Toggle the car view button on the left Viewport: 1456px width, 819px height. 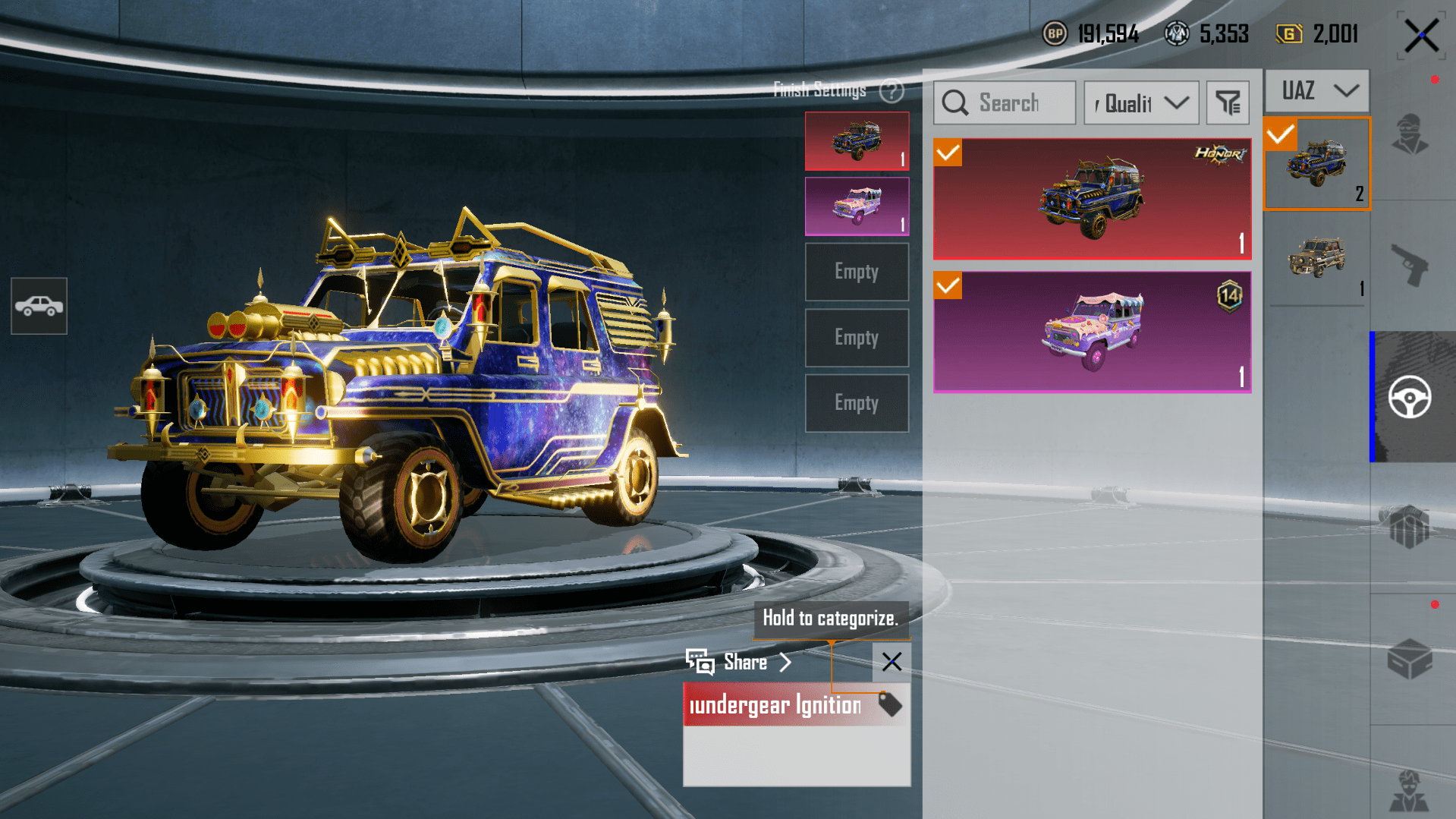tap(39, 306)
